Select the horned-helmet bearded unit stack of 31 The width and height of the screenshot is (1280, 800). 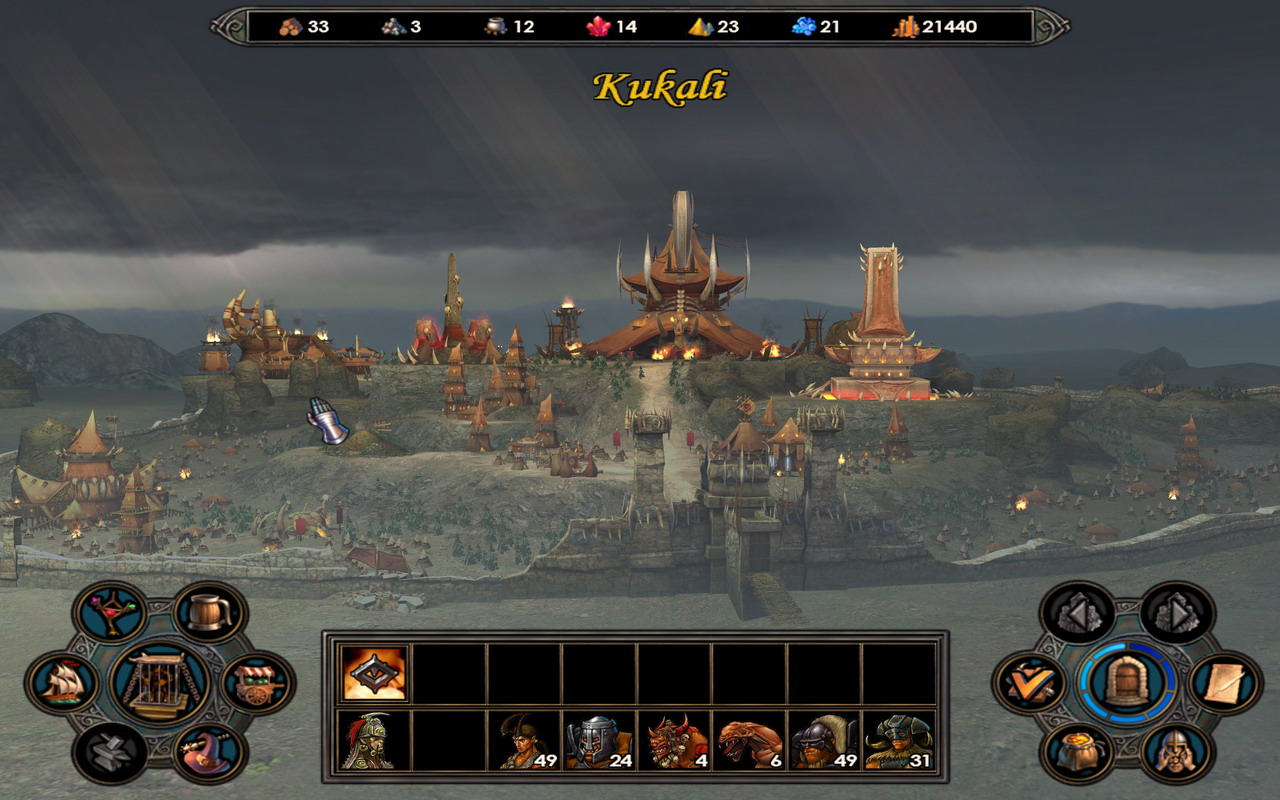(897, 741)
